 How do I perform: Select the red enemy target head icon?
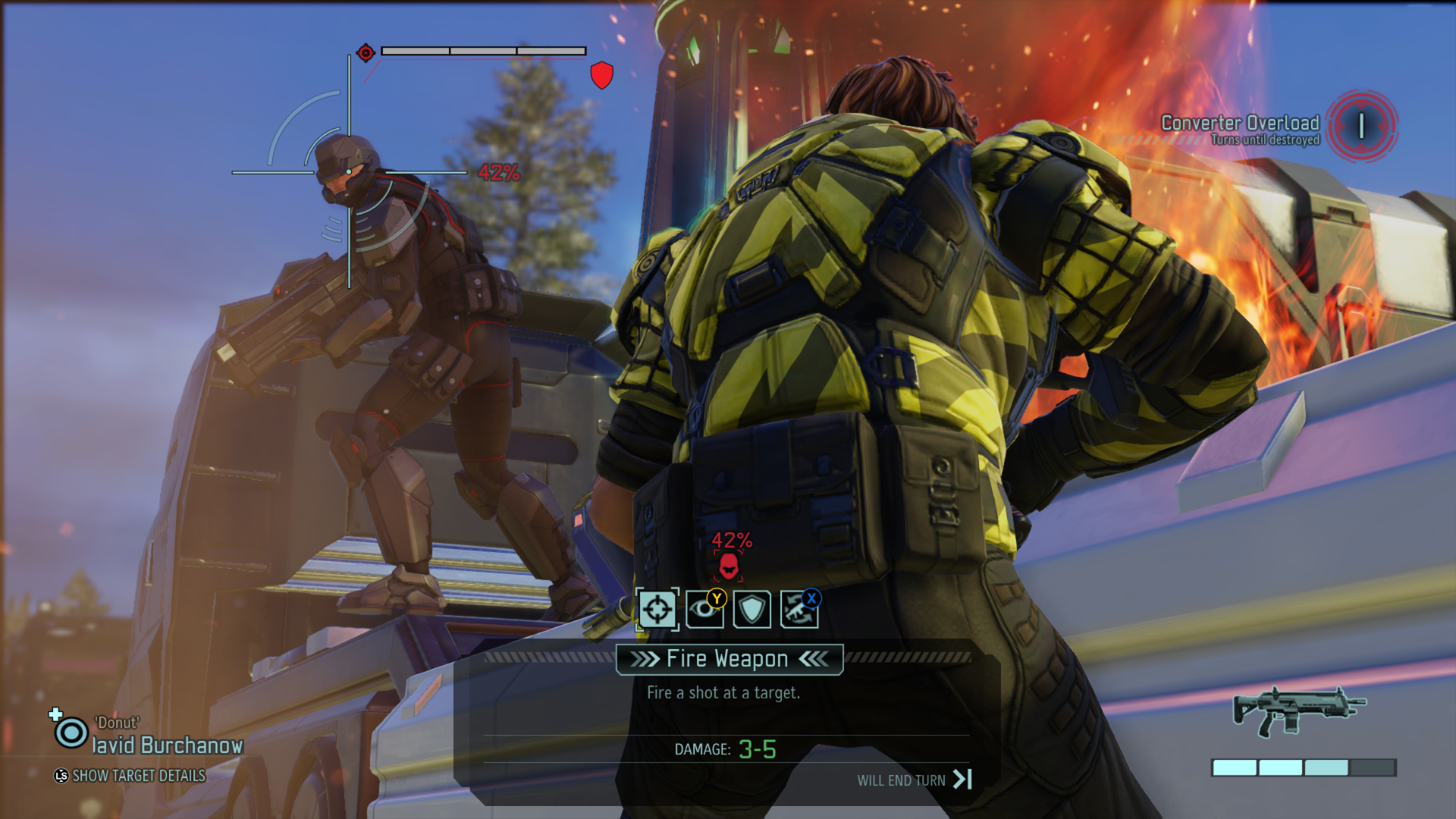point(728,565)
